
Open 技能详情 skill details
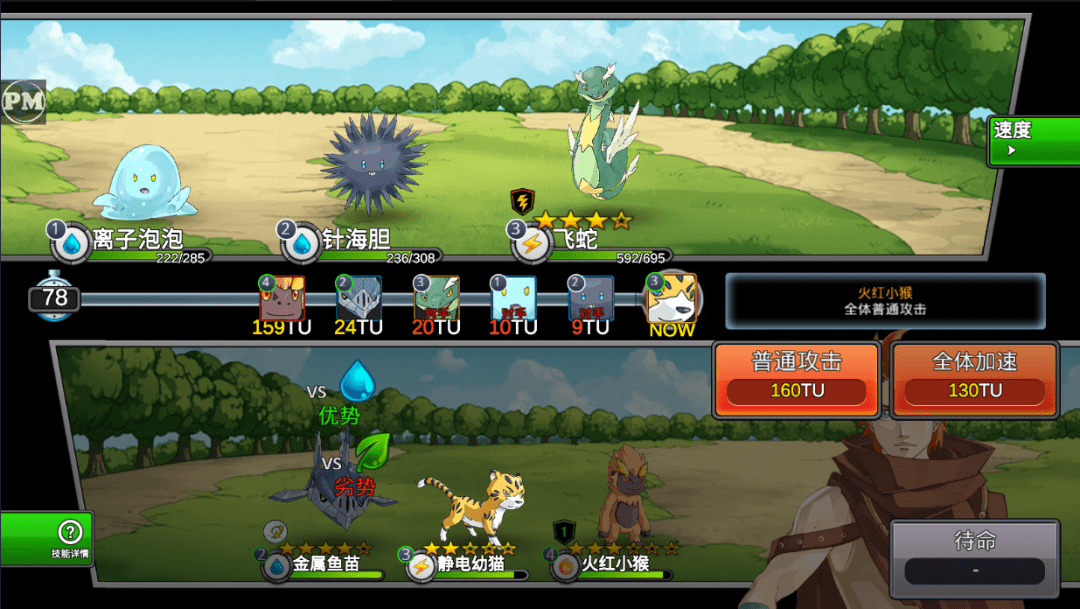click(x=46, y=538)
